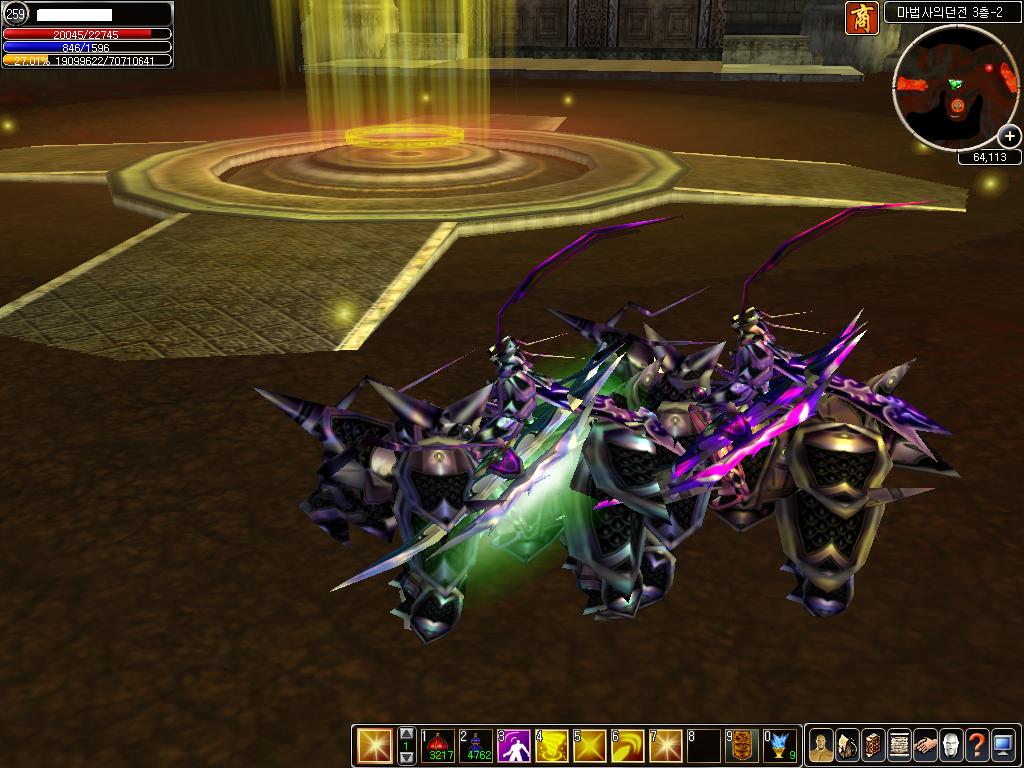Image resolution: width=1024 pixels, height=768 pixels.
Task: Open system options via the monitor icon
Action: click(x=1003, y=746)
